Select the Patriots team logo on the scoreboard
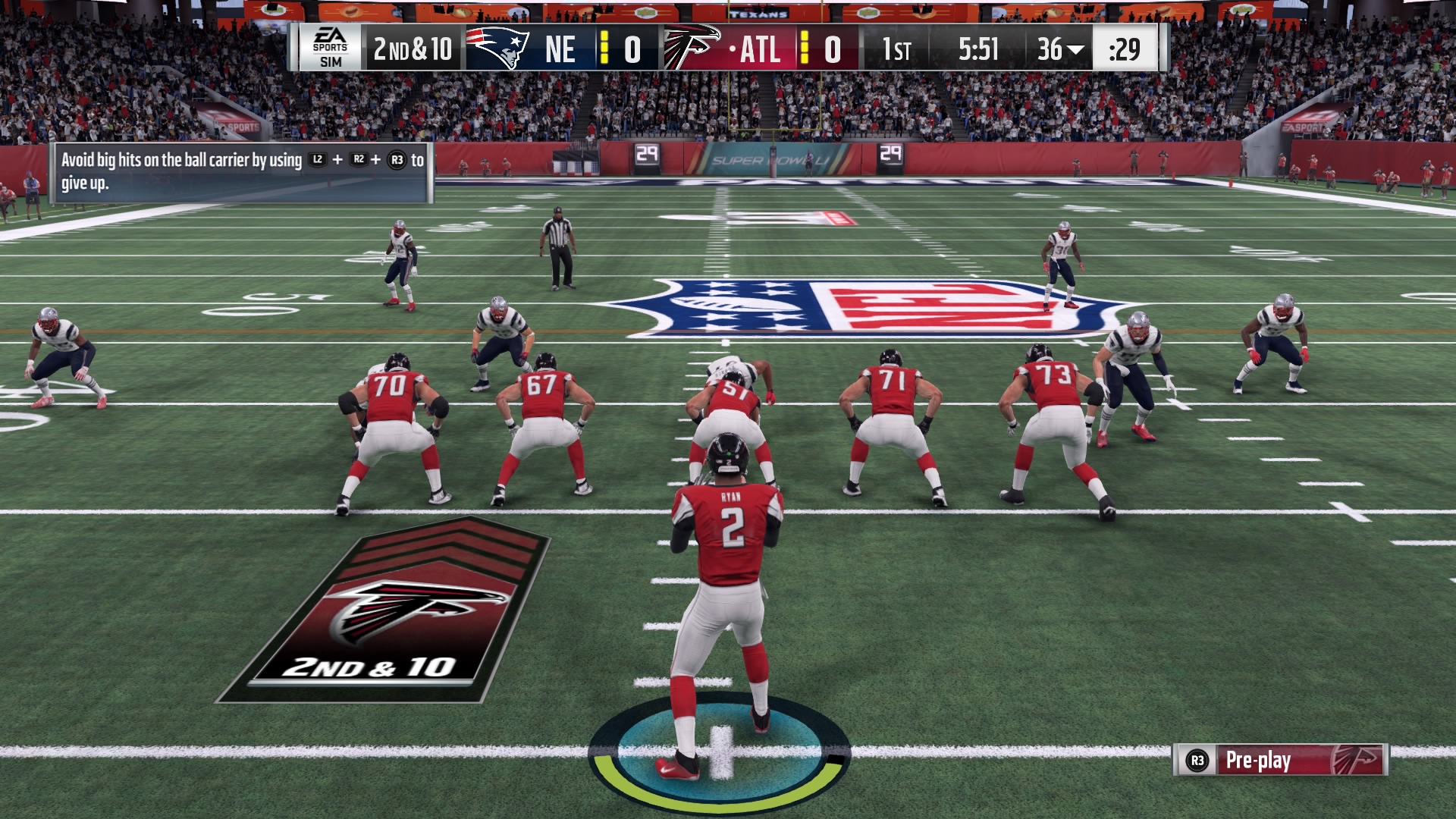The height and width of the screenshot is (819, 1456). pos(499,48)
